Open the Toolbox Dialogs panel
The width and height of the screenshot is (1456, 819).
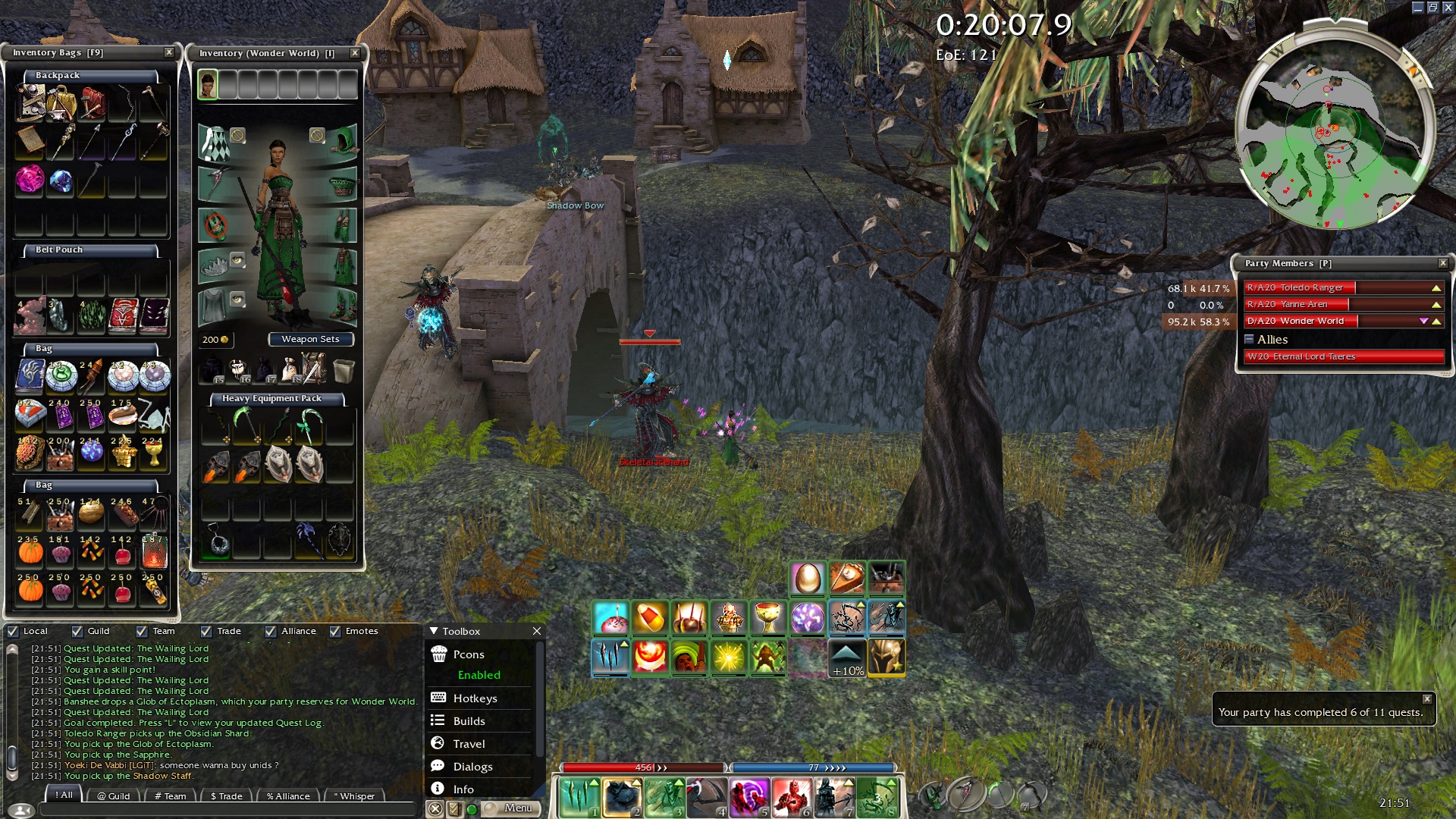click(472, 767)
